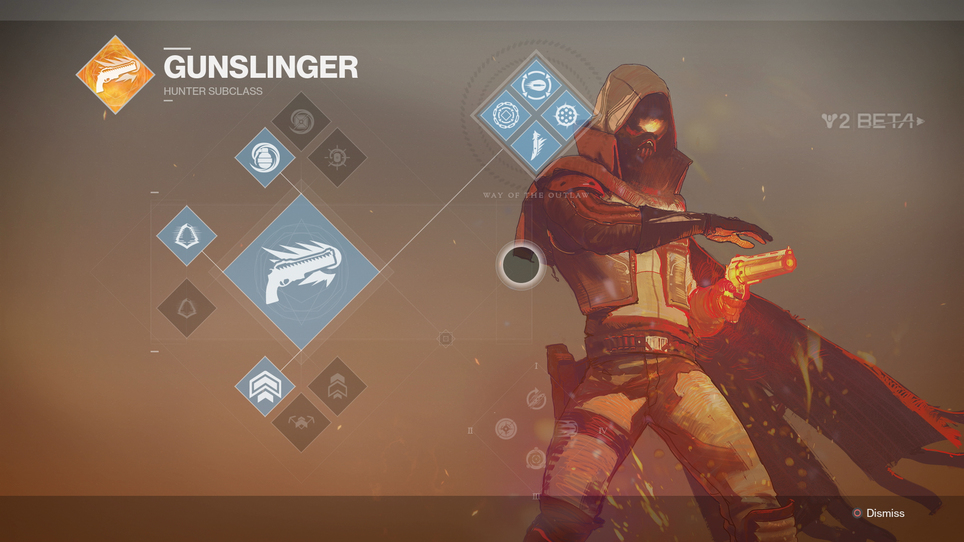Choose the dimmed hooded dodge ability below

pos(187,309)
